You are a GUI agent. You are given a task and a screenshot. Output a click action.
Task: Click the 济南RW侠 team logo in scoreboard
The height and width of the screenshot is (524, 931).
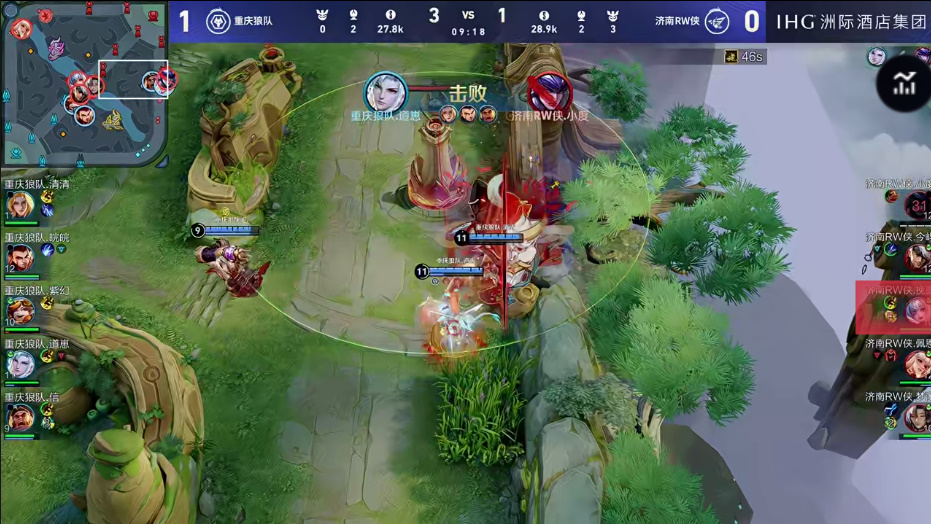(716, 21)
